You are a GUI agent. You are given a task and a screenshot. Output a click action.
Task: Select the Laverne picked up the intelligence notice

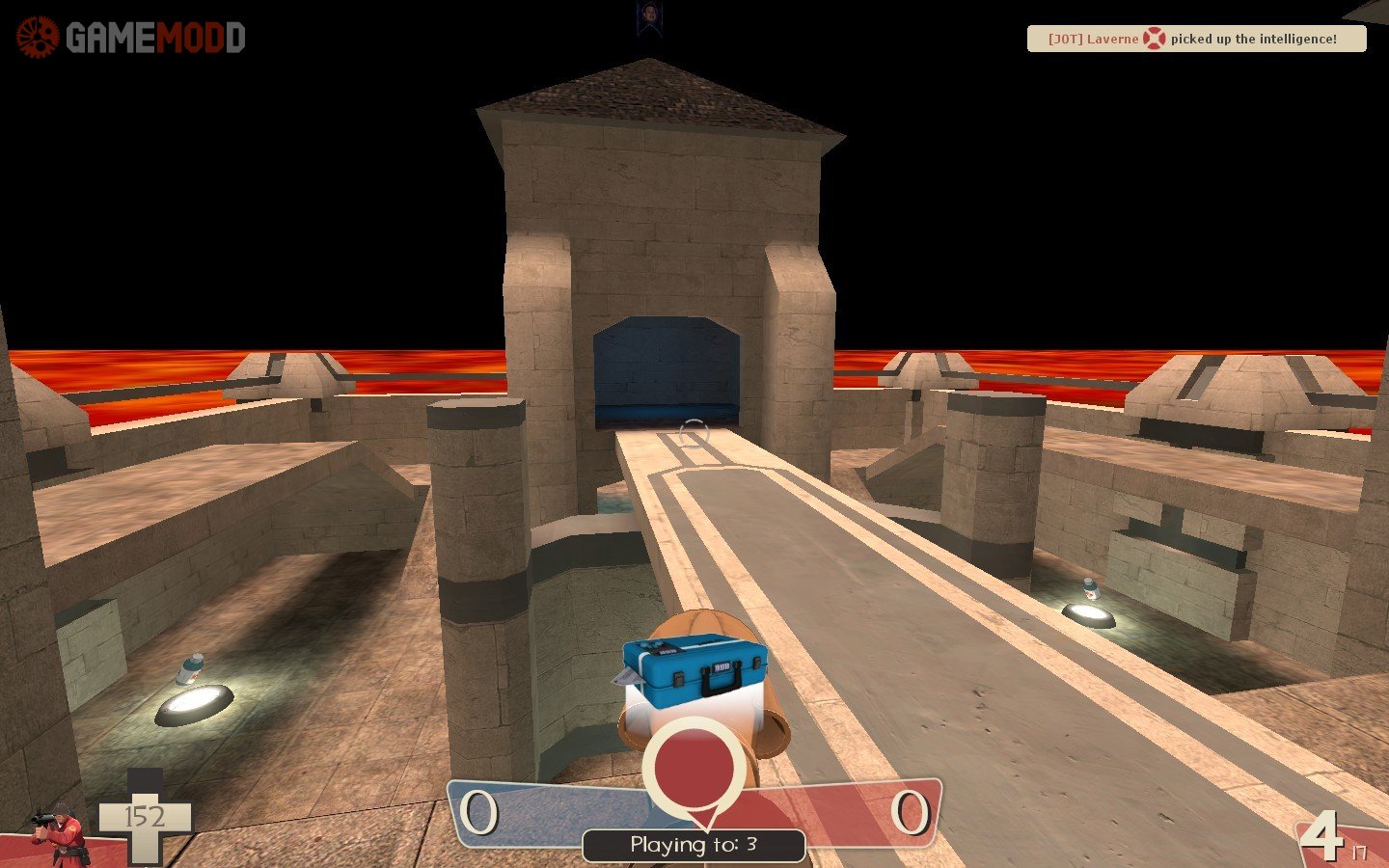(1196, 39)
